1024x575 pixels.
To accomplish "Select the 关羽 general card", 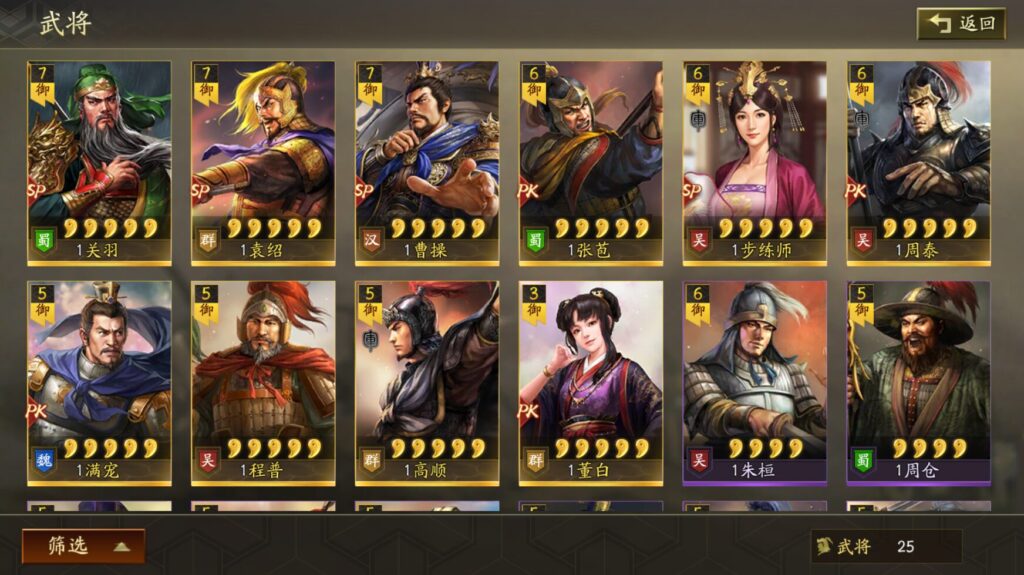I will coord(99,160).
